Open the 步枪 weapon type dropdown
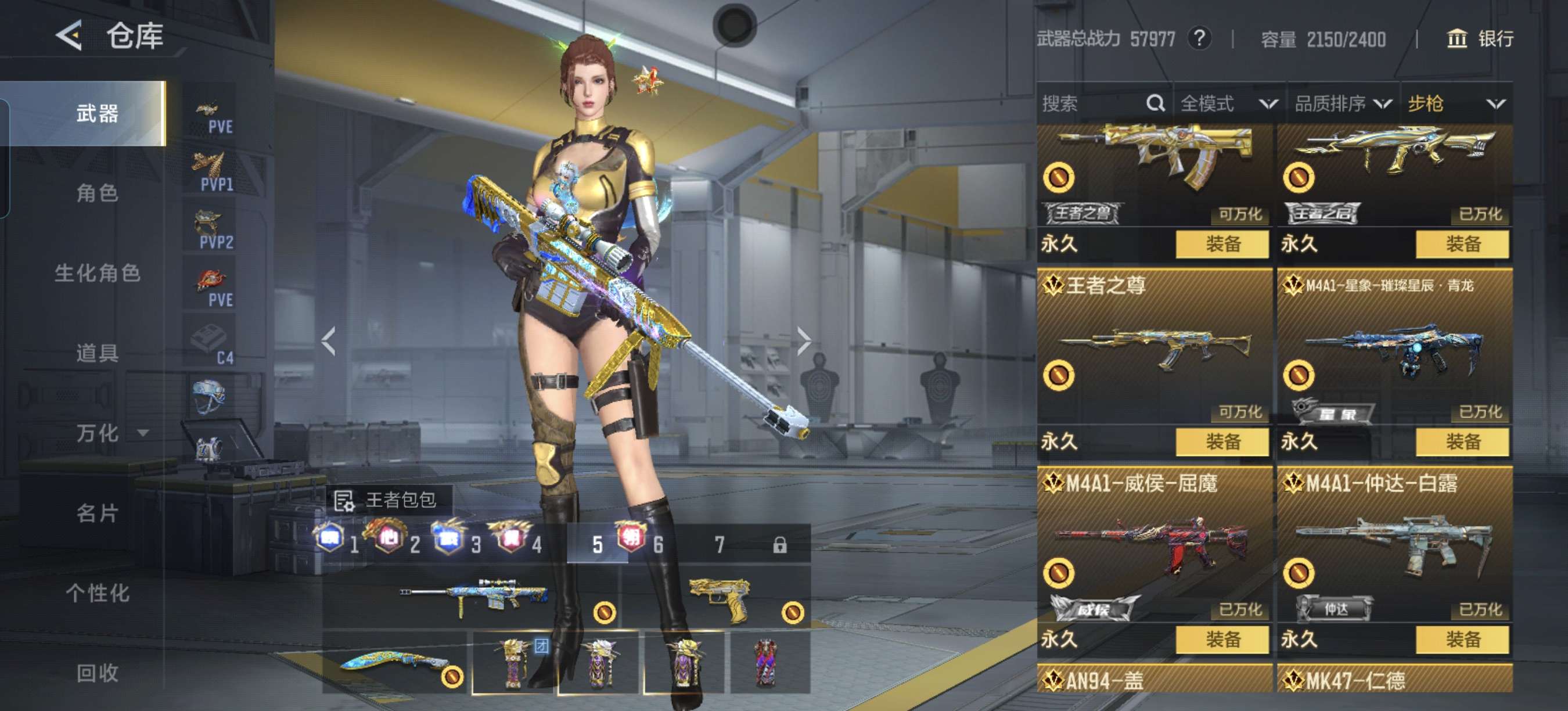Screen dimensions: 1568x711 coord(1456,103)
